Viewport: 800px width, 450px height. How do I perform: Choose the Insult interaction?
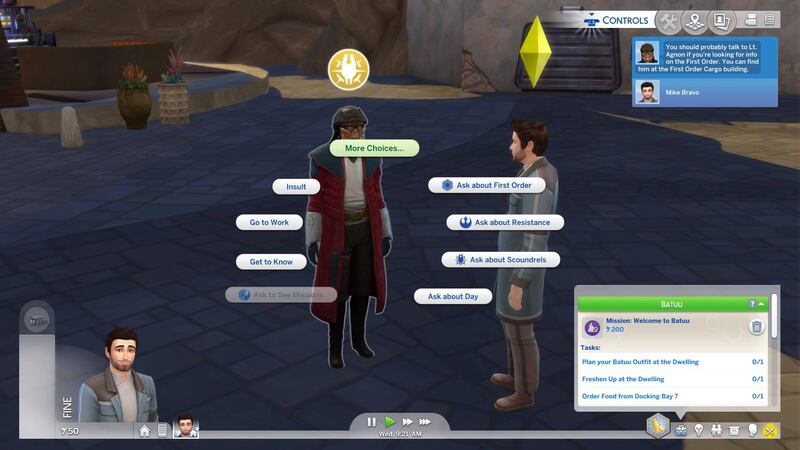coord(296,186)
